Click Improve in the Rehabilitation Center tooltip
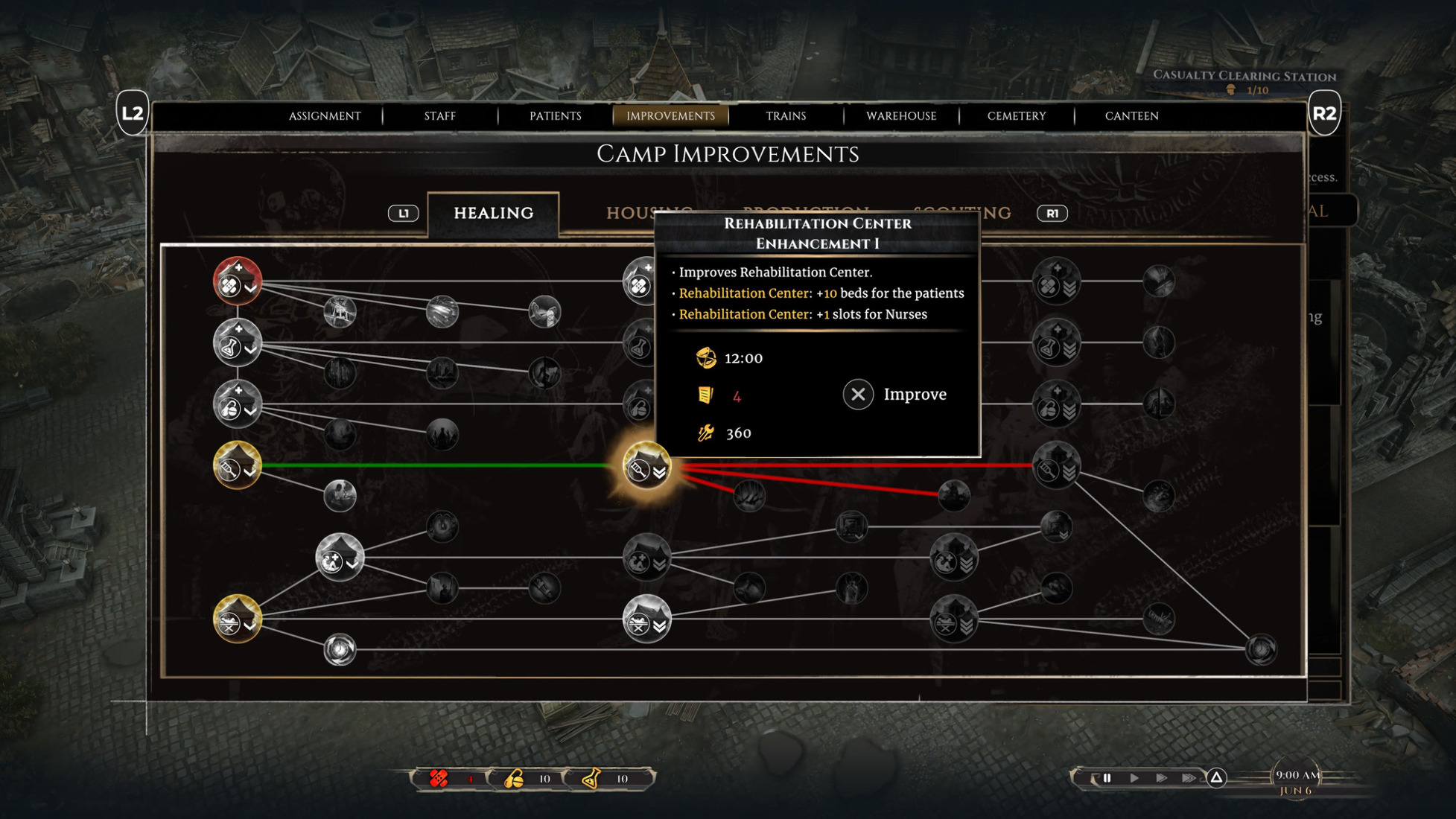Image resolution: width=1456 pixels, height=819 pixels. click(896, 395)
